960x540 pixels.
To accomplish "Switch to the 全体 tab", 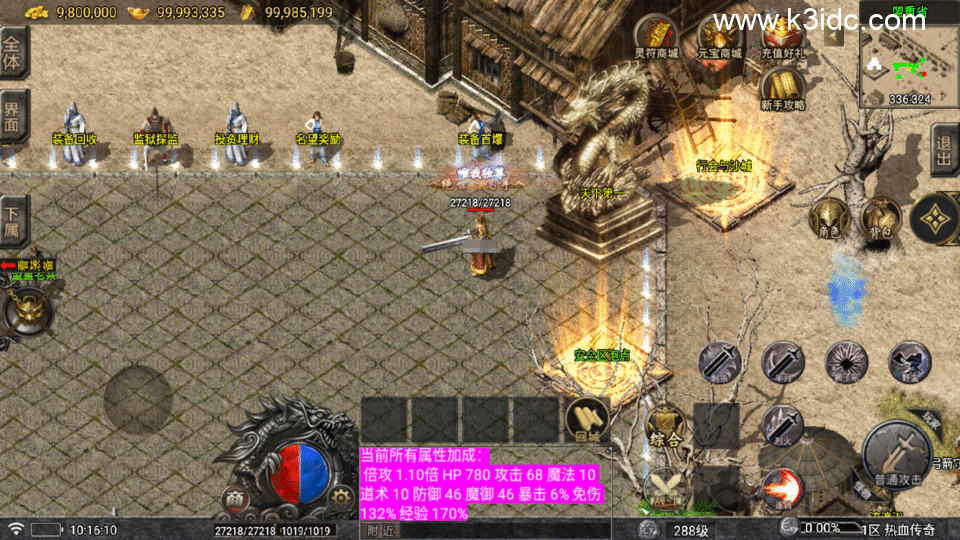I will point(13,52).
